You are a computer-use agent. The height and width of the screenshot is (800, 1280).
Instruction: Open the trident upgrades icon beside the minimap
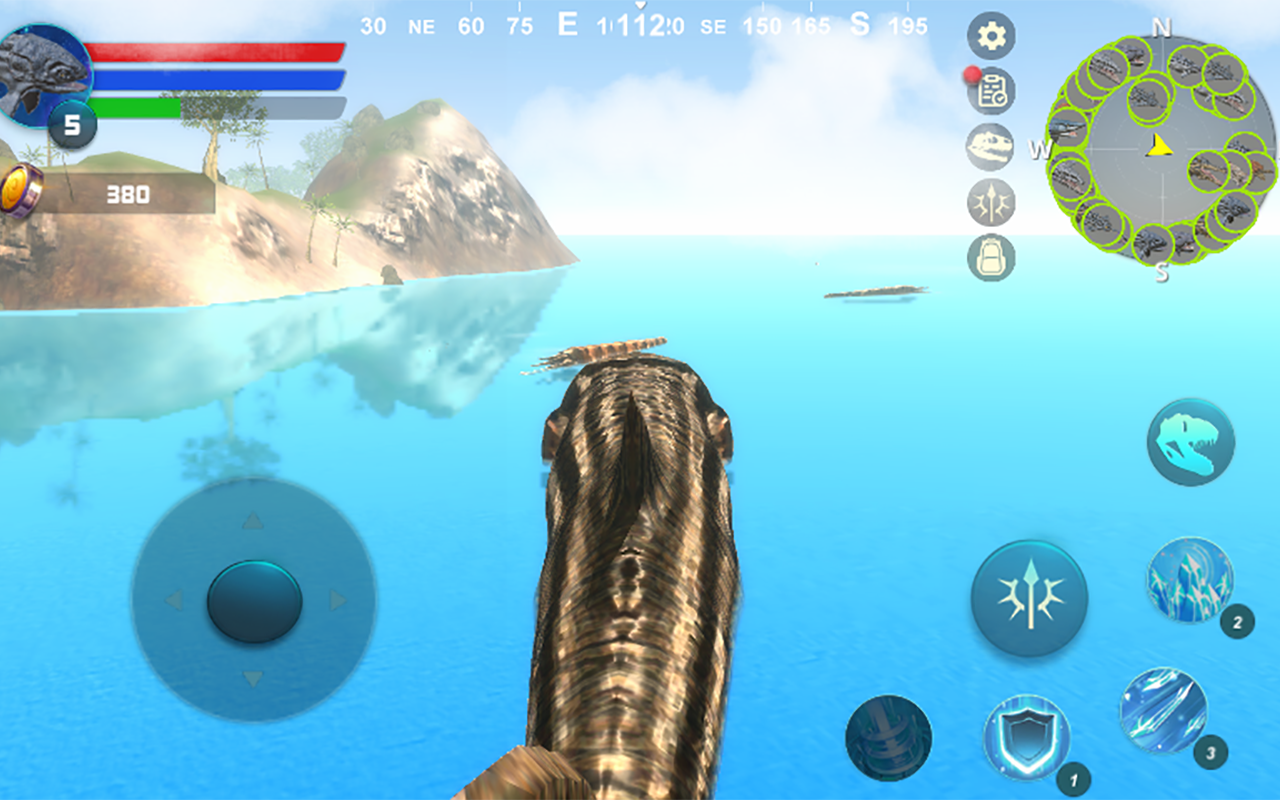[x=991, y=203]
